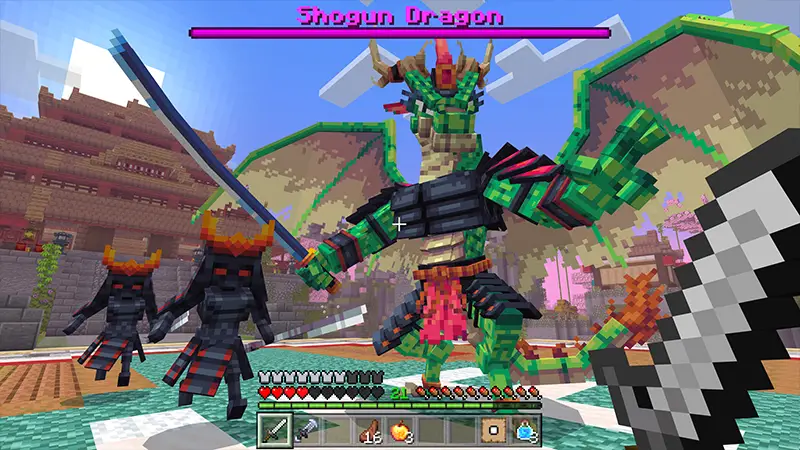Select the second weapon hotbar slot
Image resolution: width=800 pixels, height=450 pixels.
coord(307,430)
